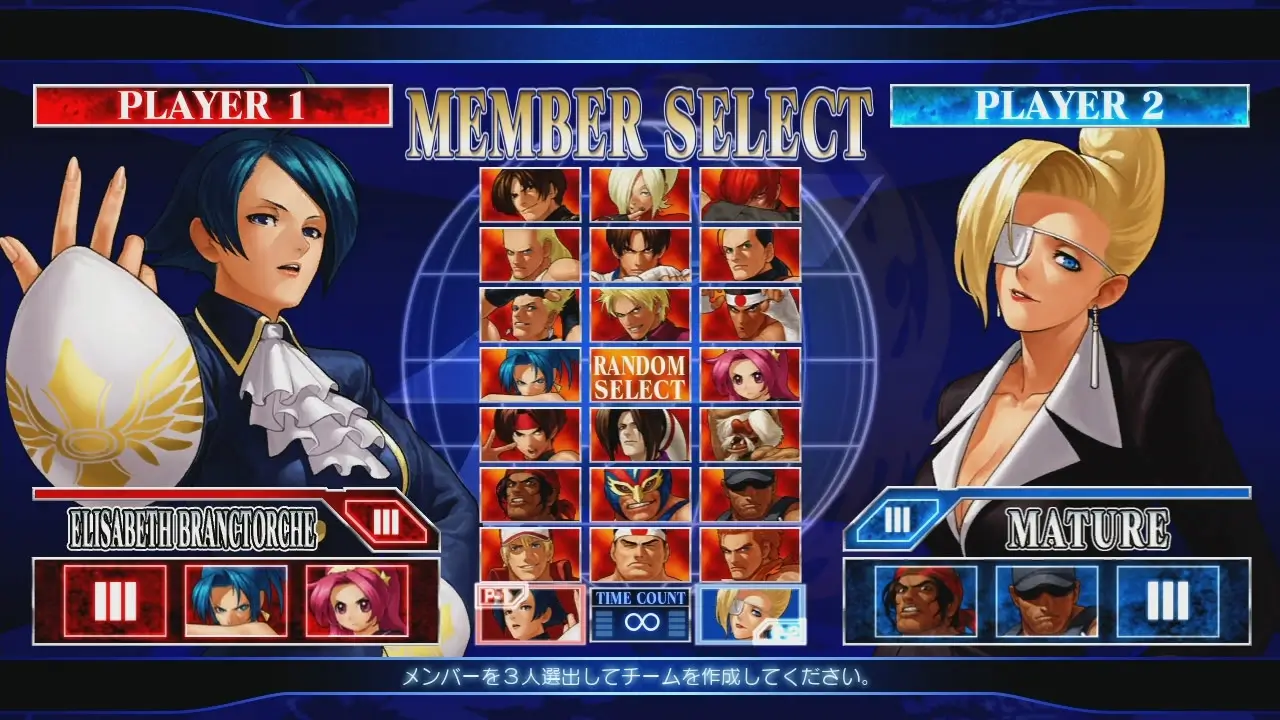The height and width of the screenshot is (720, 1280).
Task: Click the TIME COUNT infinity display
Action: tap(639, 610)
